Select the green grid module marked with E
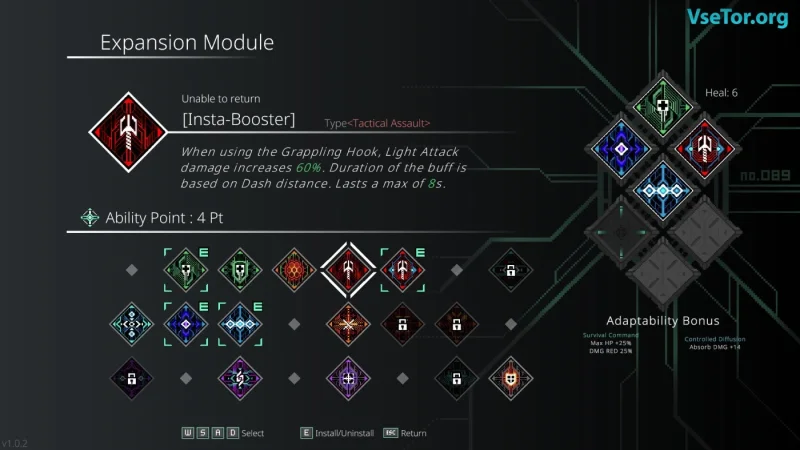This screenshot has height=450, width=800. click(x=185, y=269)
